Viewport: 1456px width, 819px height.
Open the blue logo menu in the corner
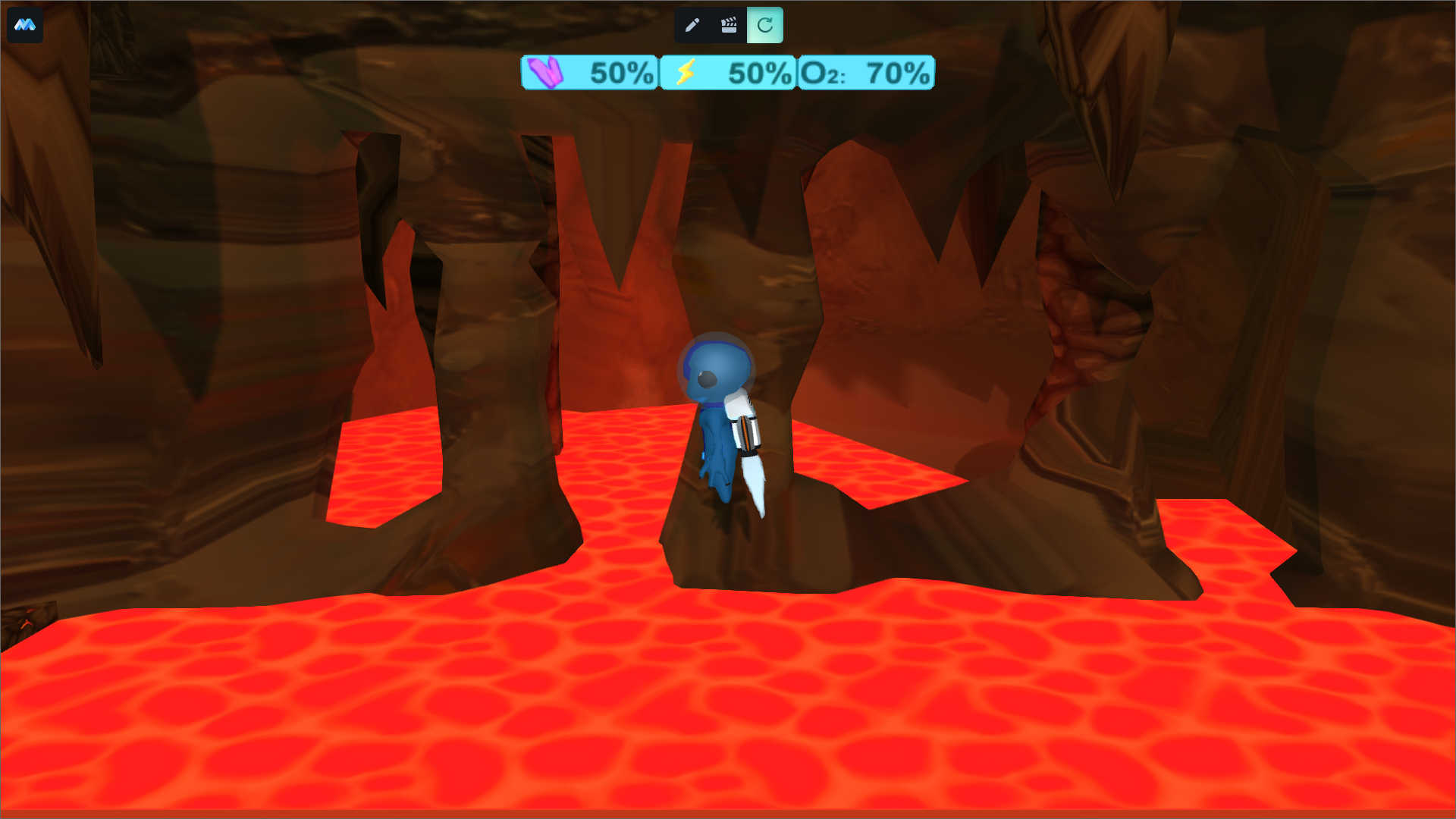[25, 25]
